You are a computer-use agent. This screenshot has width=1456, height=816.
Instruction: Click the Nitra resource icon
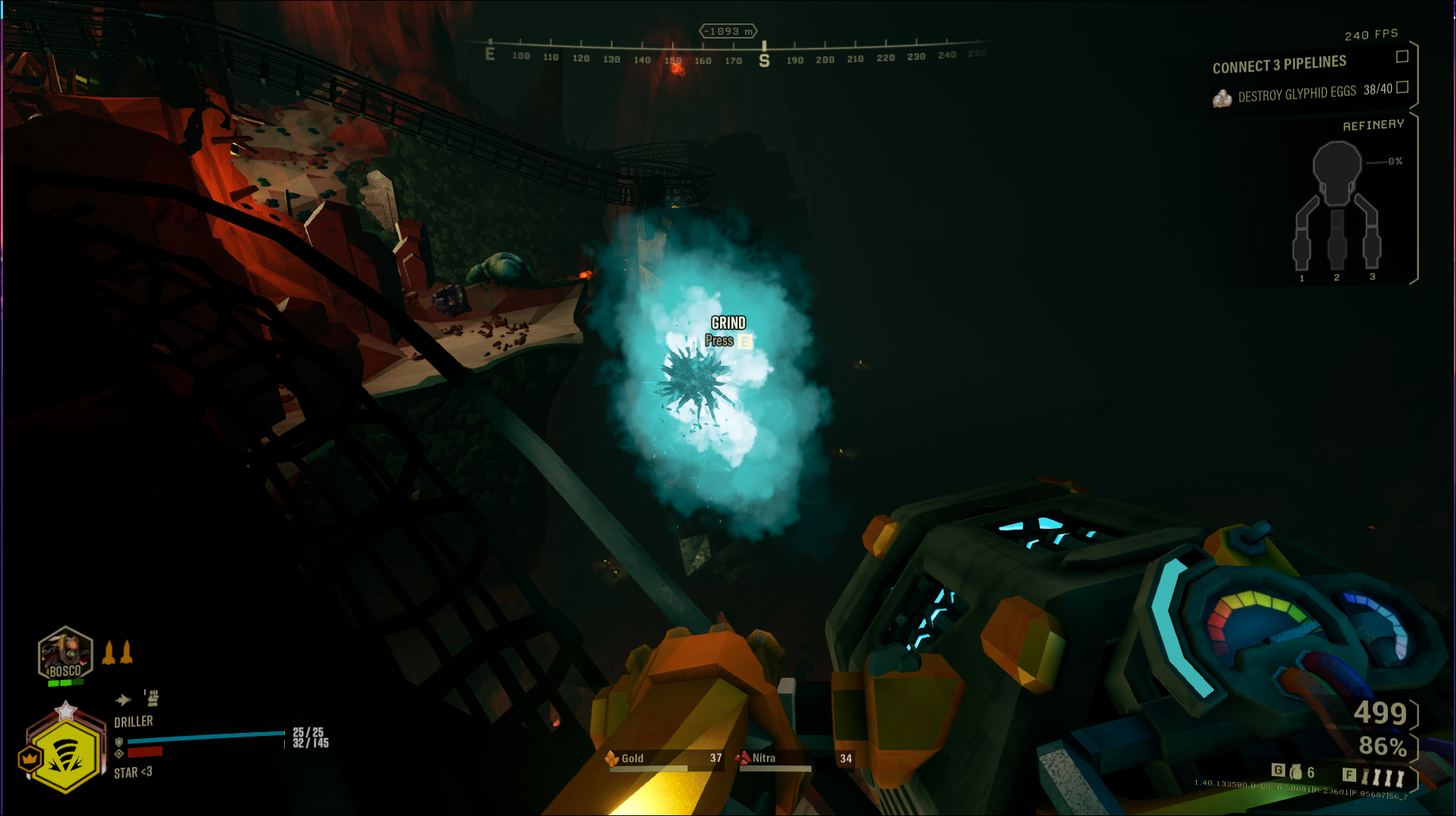click(742, 758)
